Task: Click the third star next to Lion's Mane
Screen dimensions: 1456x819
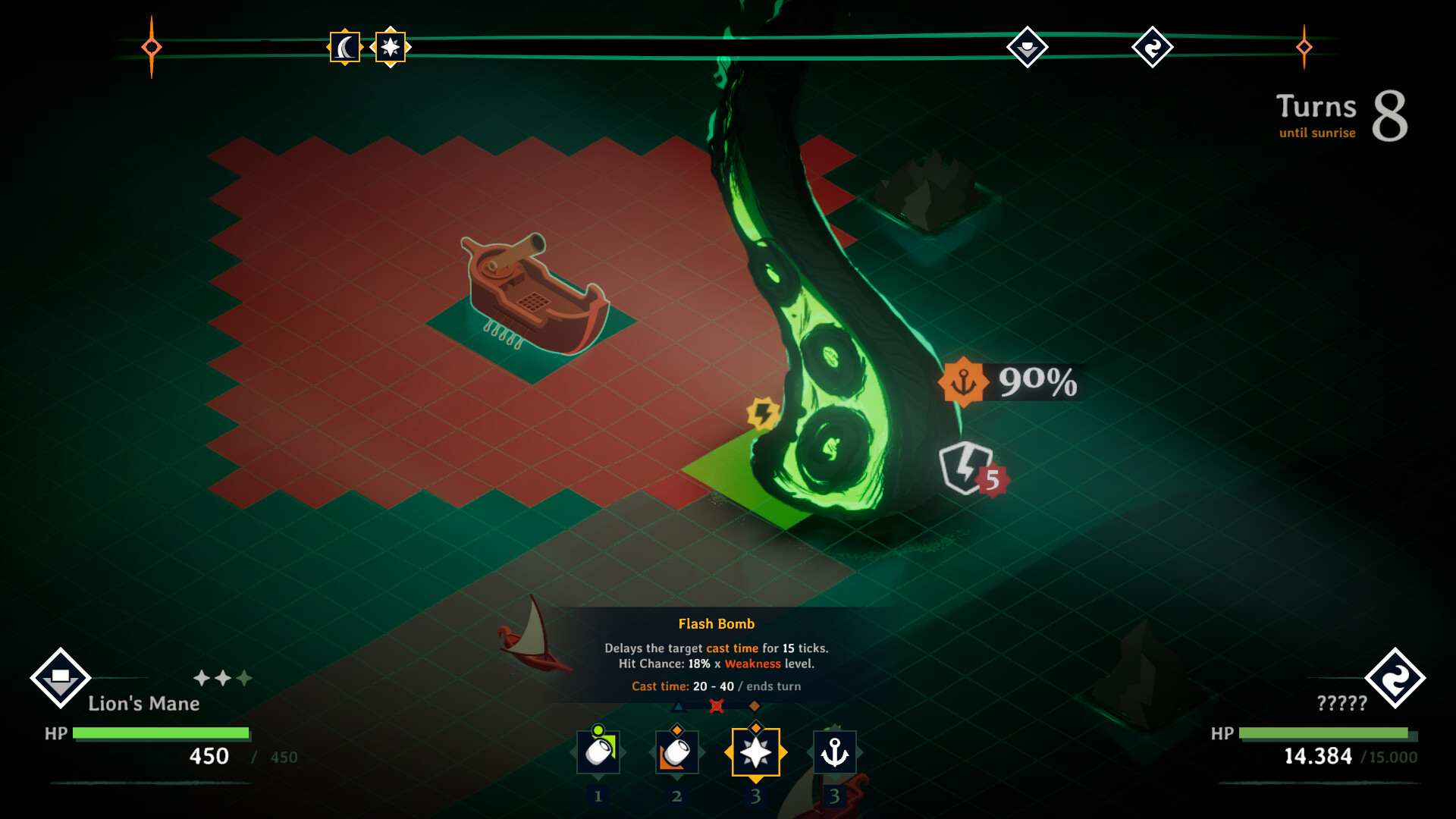Action: [x=244, y=679]
